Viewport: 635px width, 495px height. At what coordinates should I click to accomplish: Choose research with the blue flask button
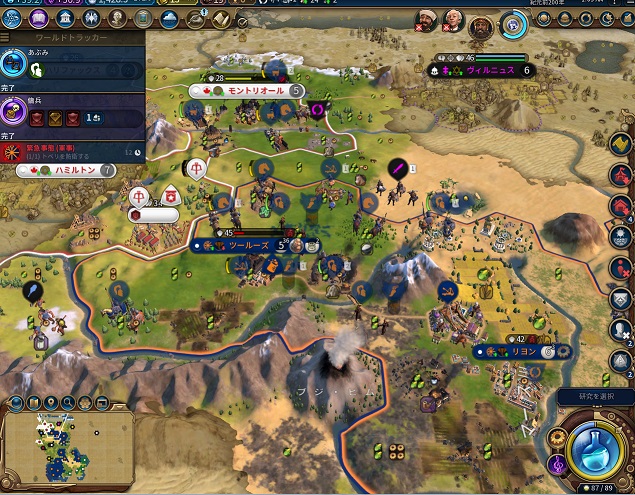coord(596,449)
